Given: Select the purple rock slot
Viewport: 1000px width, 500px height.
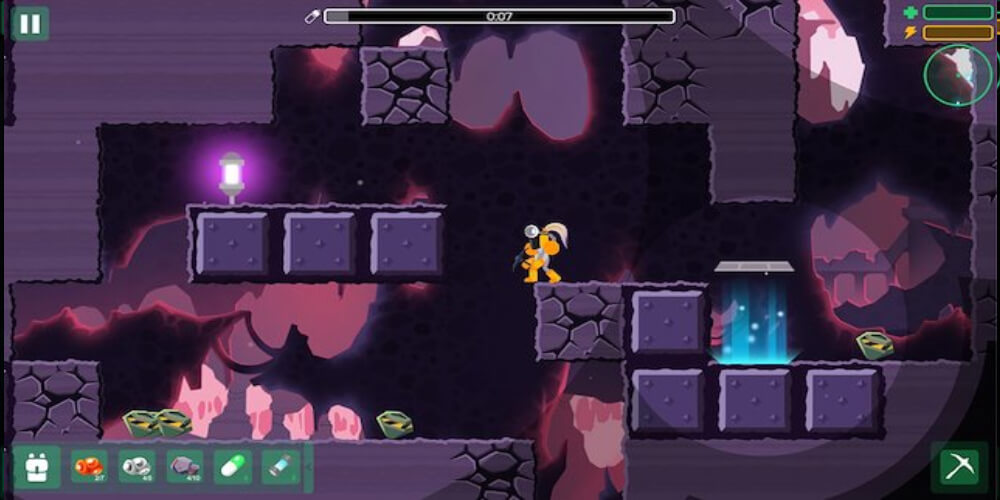Looking at the screenshot, I should pos(184,466).
